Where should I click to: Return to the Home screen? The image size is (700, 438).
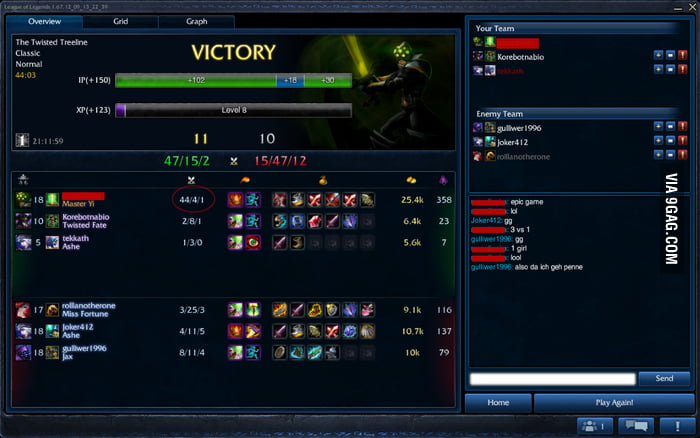pyautogui.click(x=498, y=402)
